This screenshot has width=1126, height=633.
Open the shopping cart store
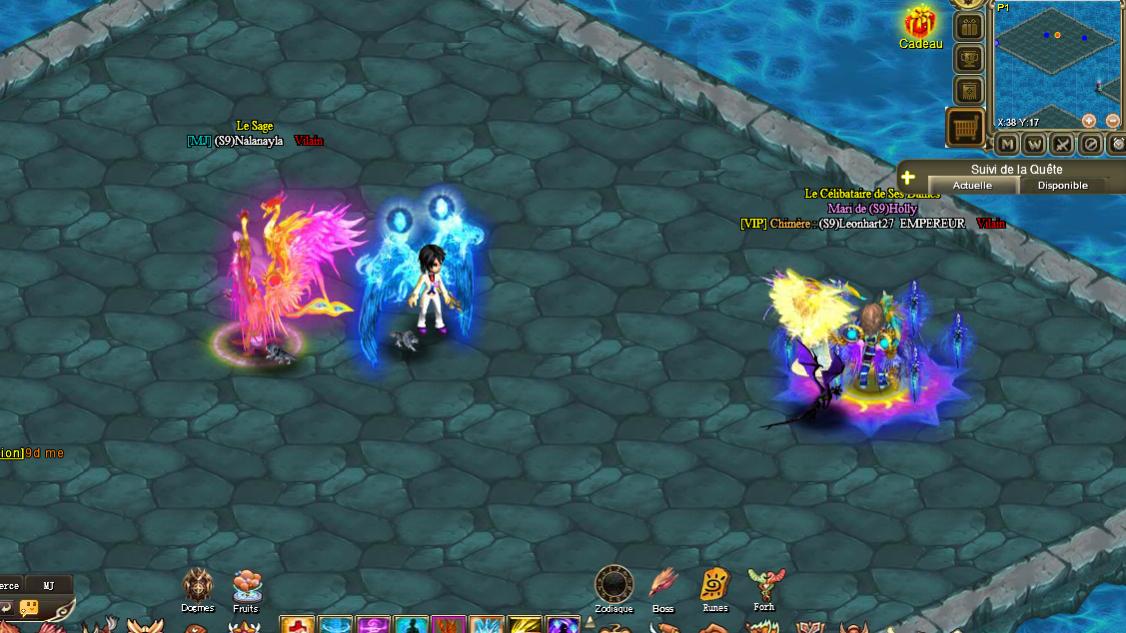[x=965, y=128]
